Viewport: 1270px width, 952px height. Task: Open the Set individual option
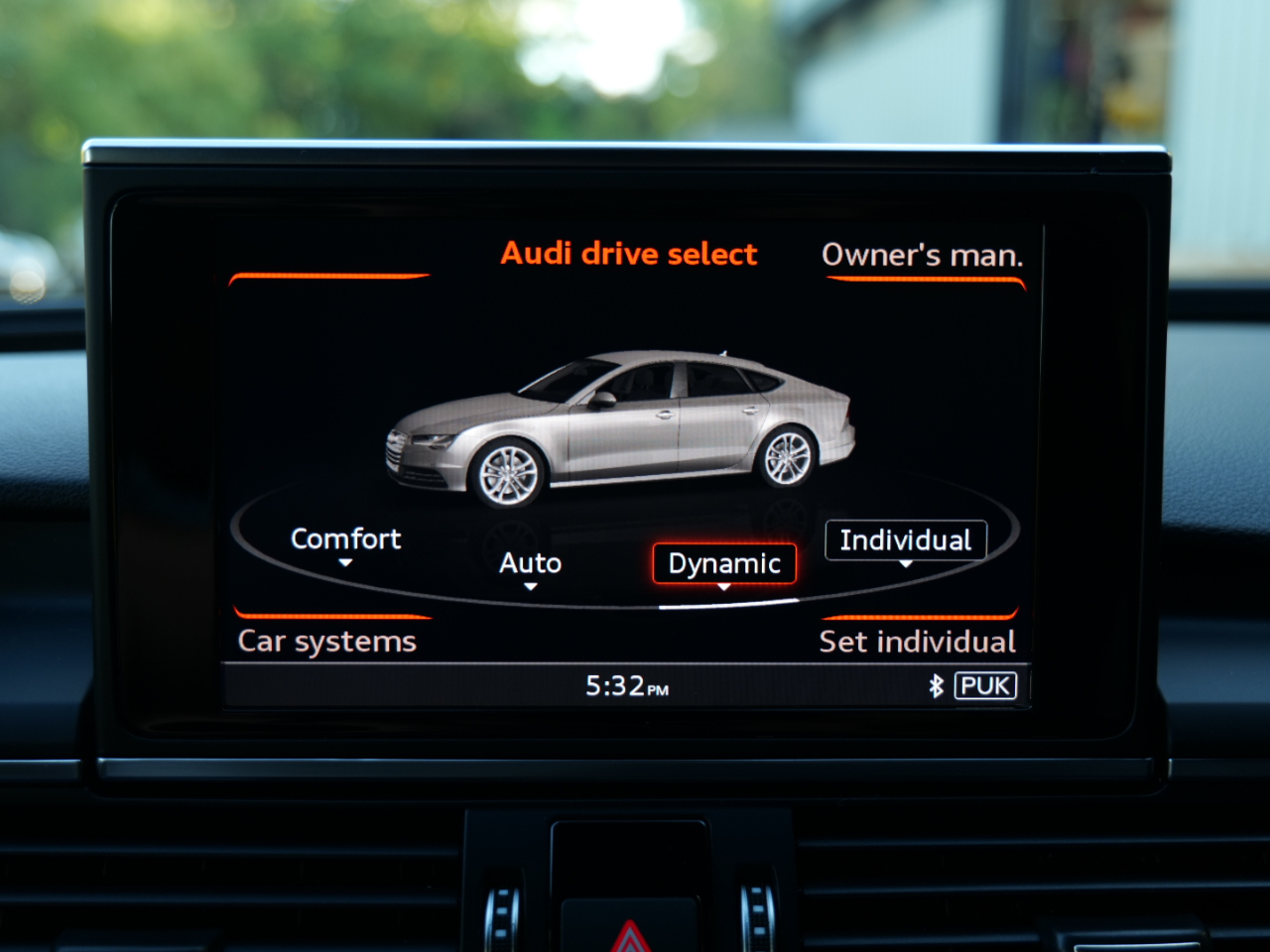tap(917, 642)
